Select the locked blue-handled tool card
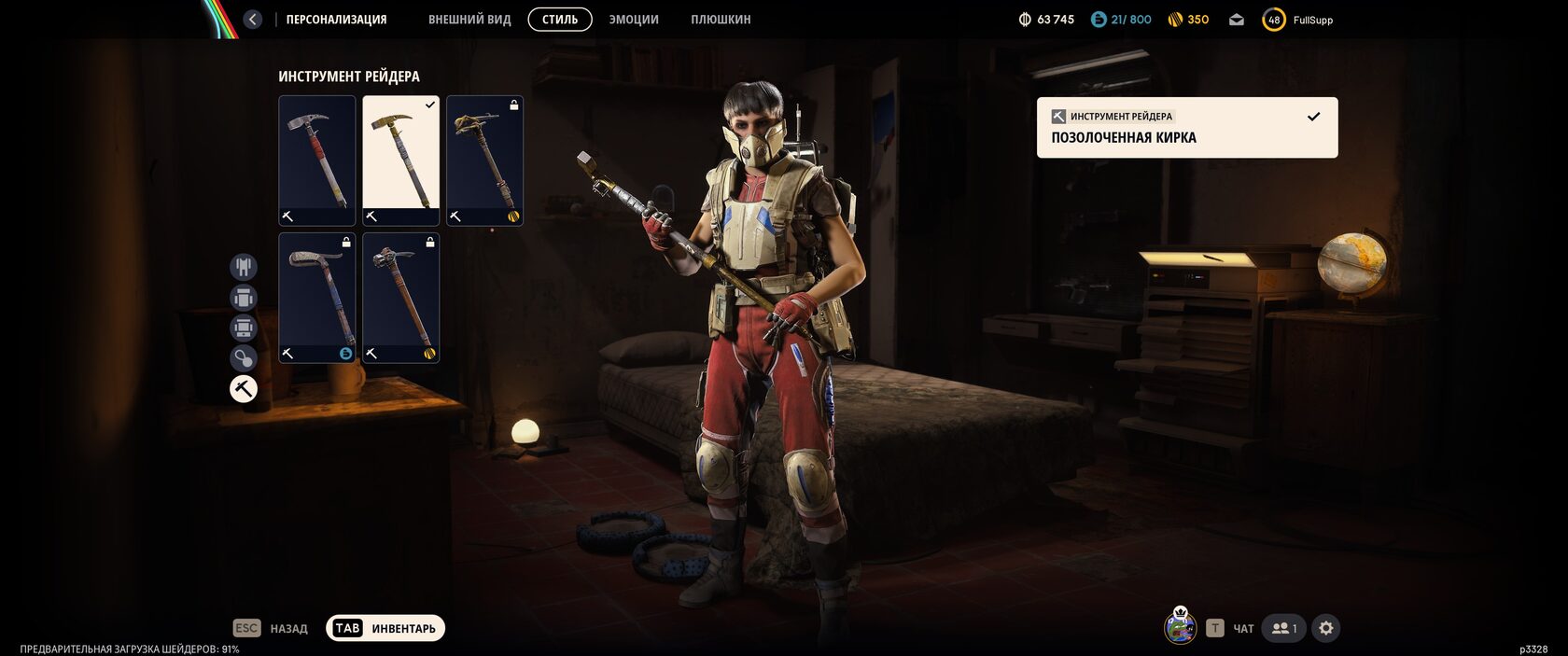Screen dimensions: 1568x656 317,298
